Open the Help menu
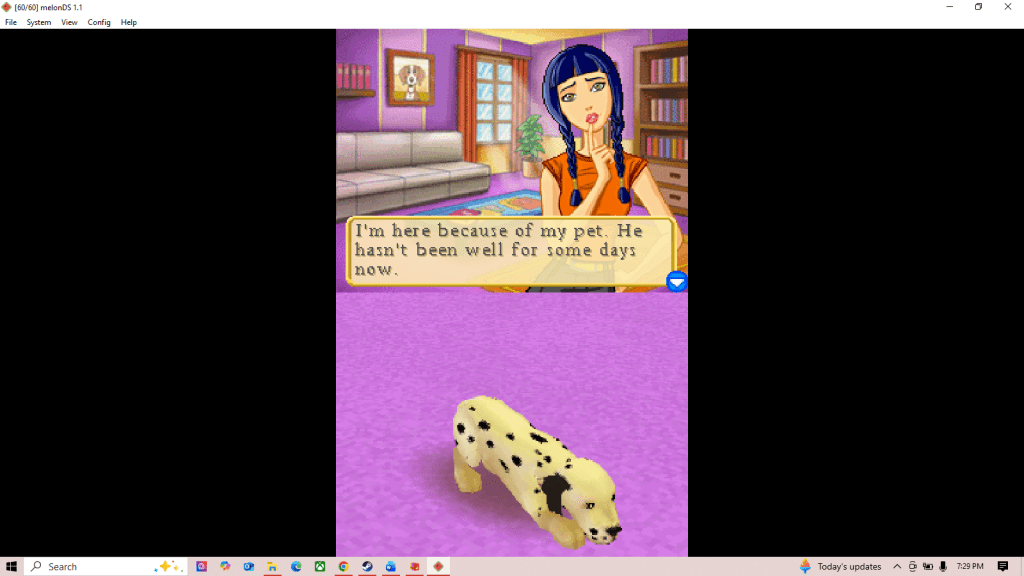This screenshot has width=1024, height=576. click(x=129, y=22)
